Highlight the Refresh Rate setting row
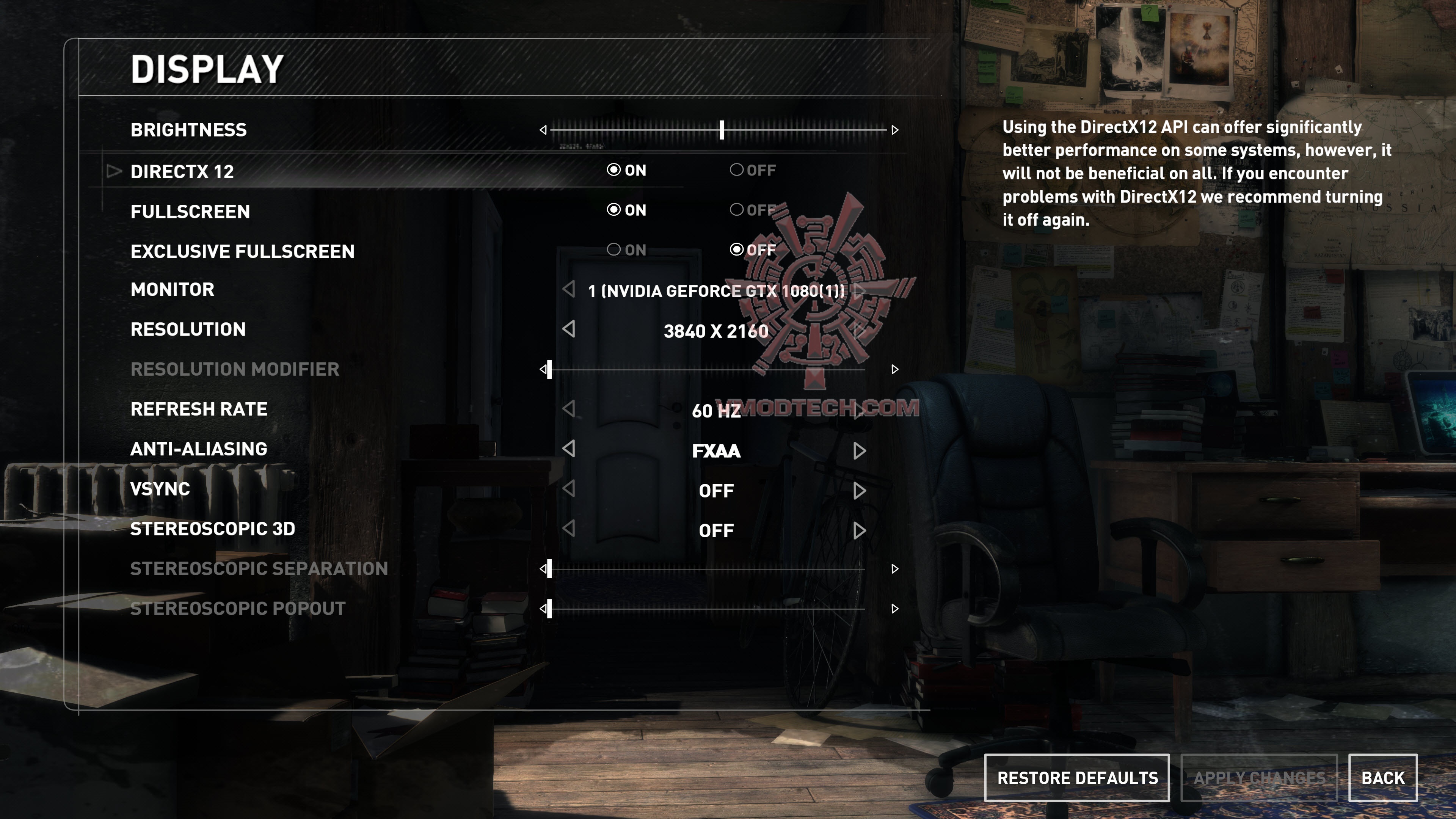The height and width of the screenshot is (819, 1456). 199,409
